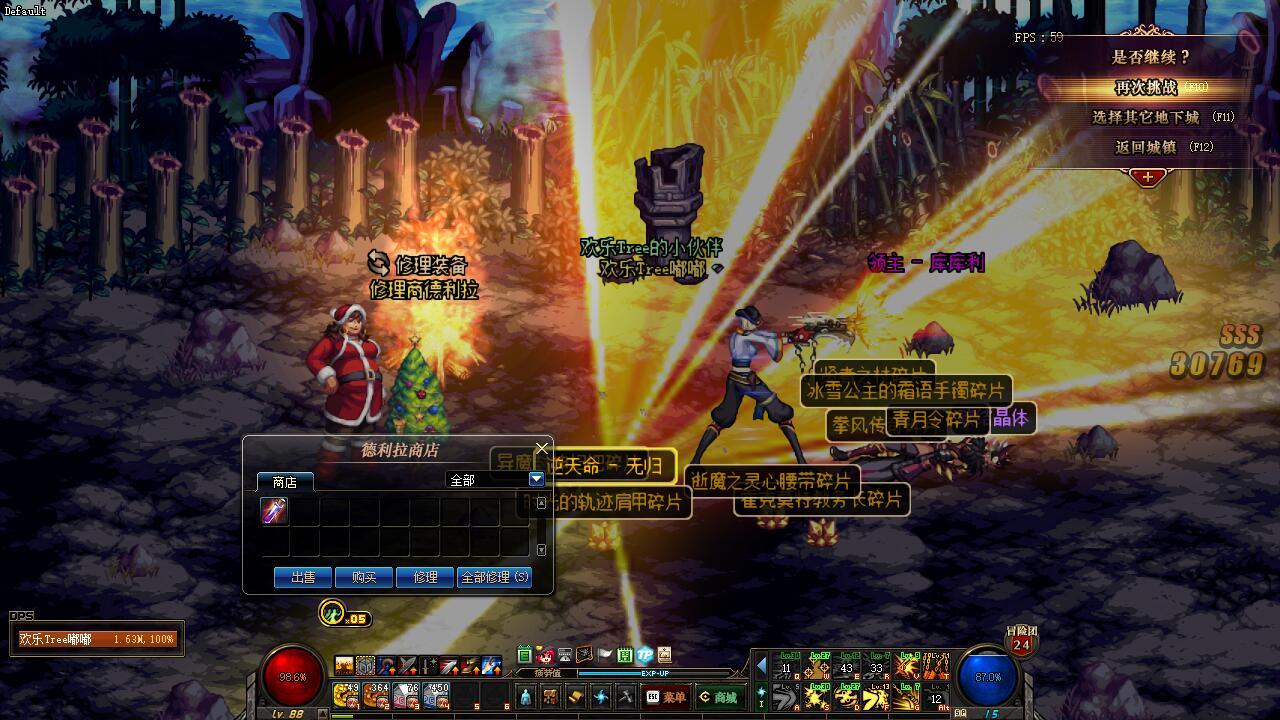Close the 德利拉商店 shop window
Image resolution: width=1280 pixels, height=720 pixels.
tap(542, 448)
